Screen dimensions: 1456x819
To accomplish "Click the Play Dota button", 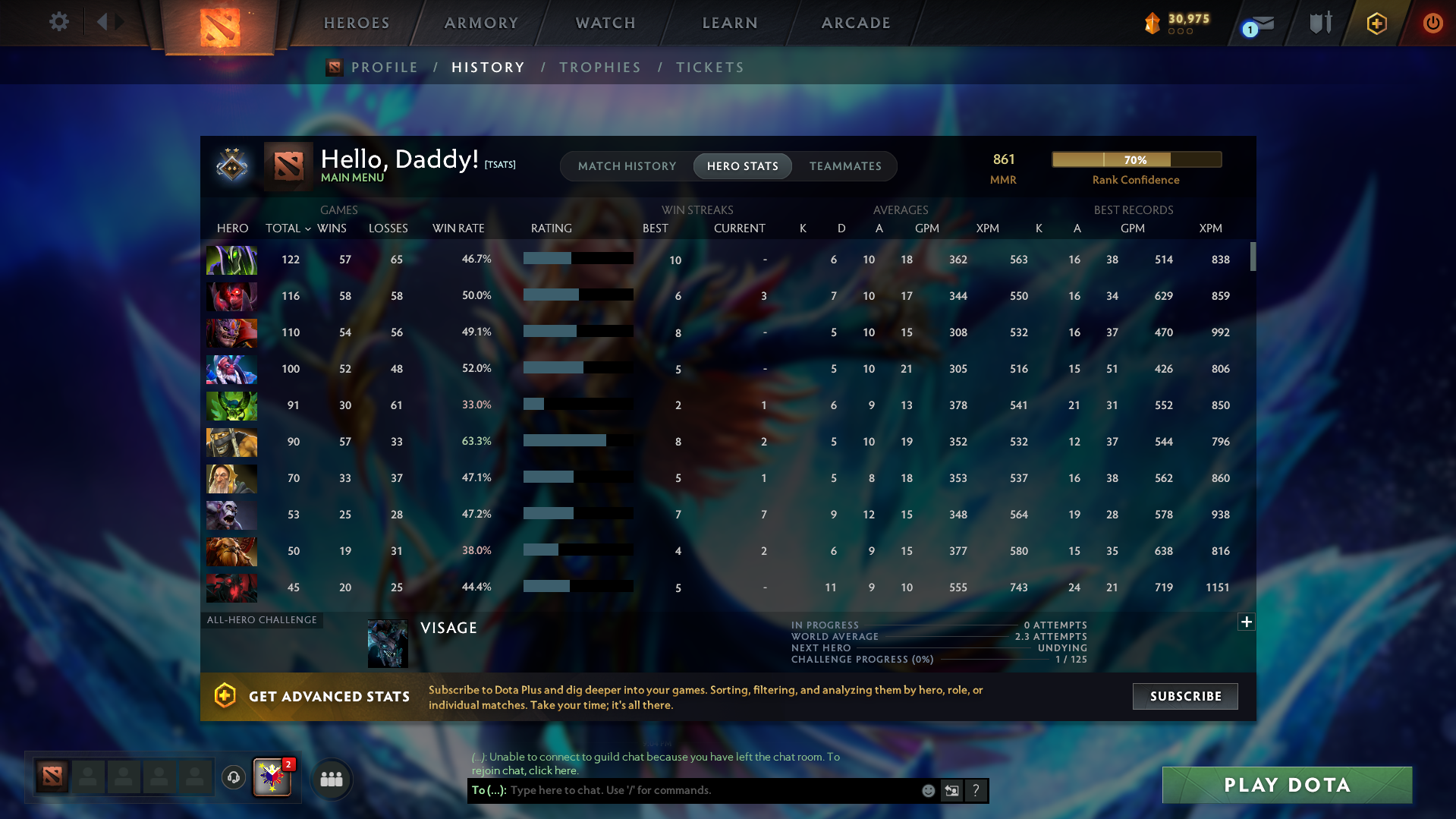I will [1286, 785].
